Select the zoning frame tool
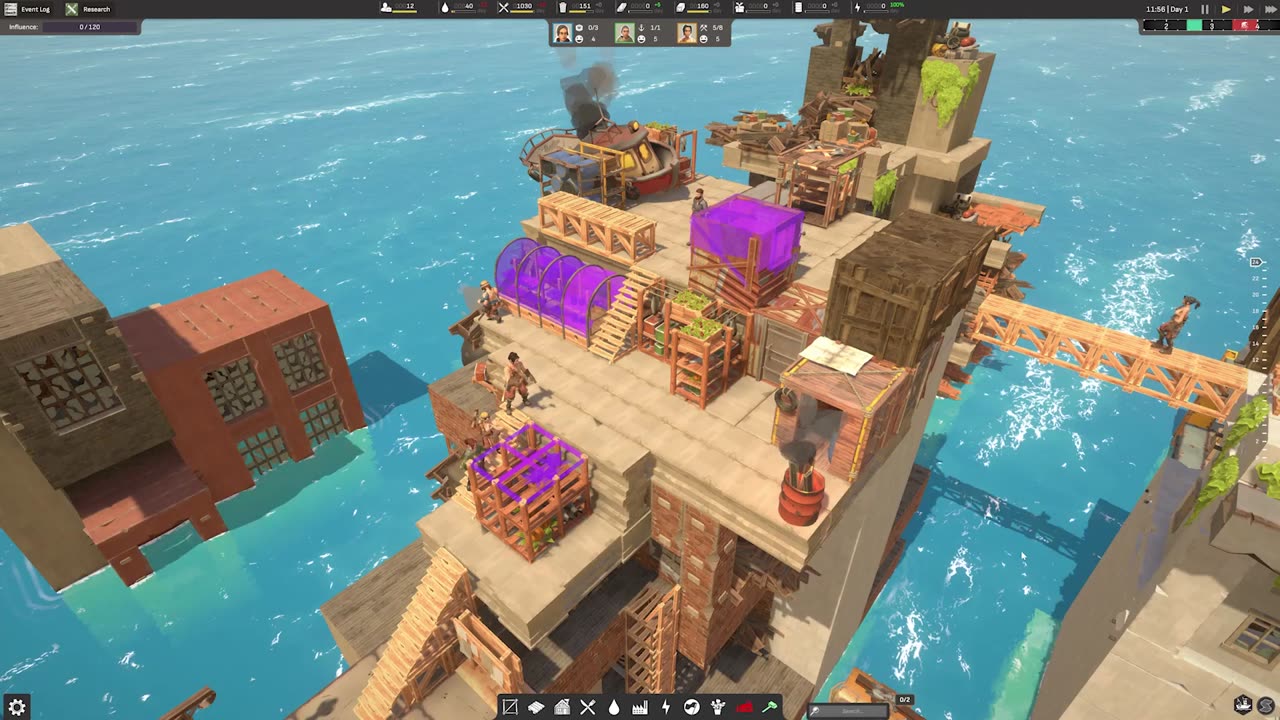This screenshot has height=720, width=1280. pyautogui.click(x=510, y=707)
